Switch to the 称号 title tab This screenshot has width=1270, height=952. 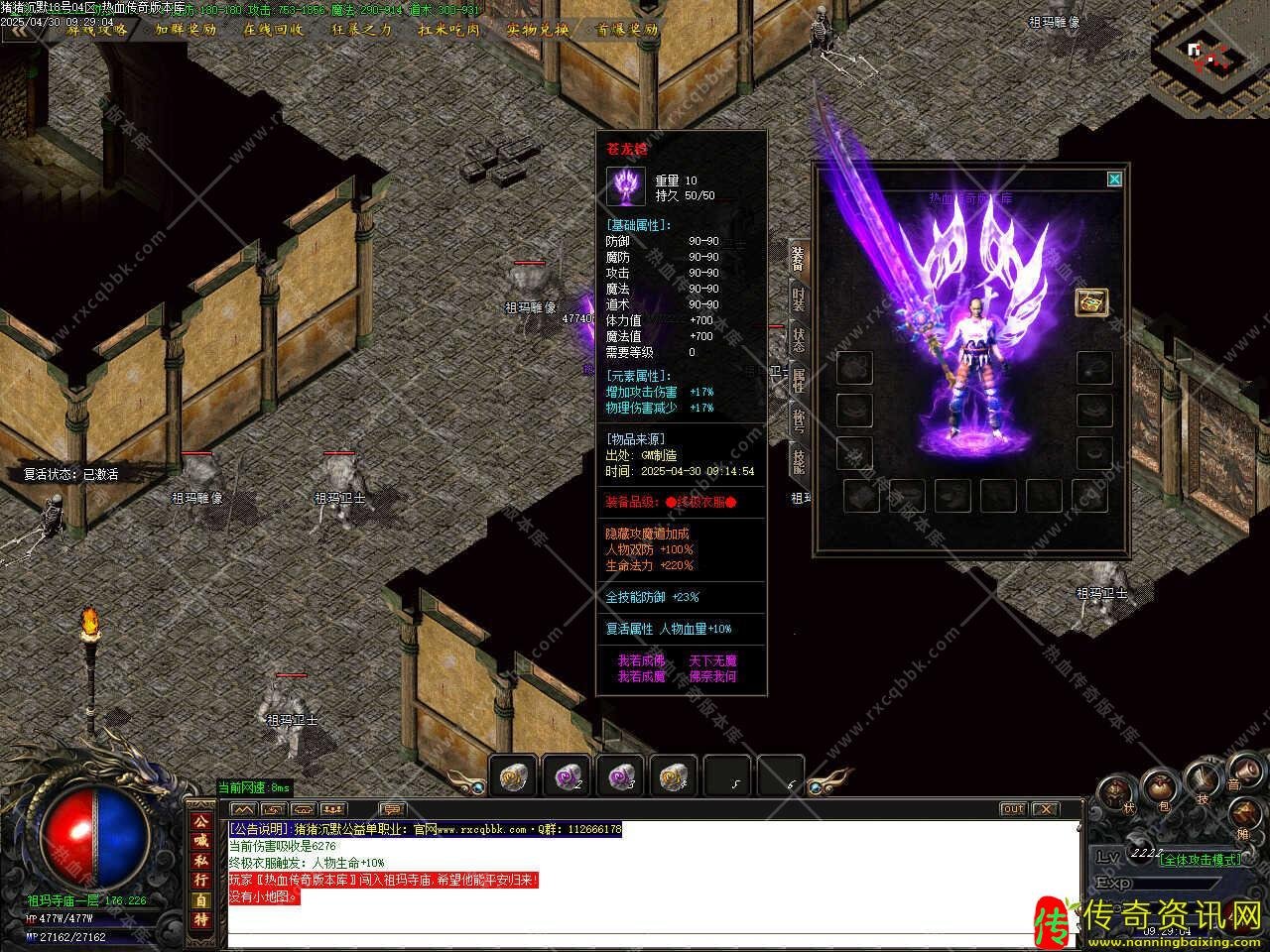pos(799,419)
